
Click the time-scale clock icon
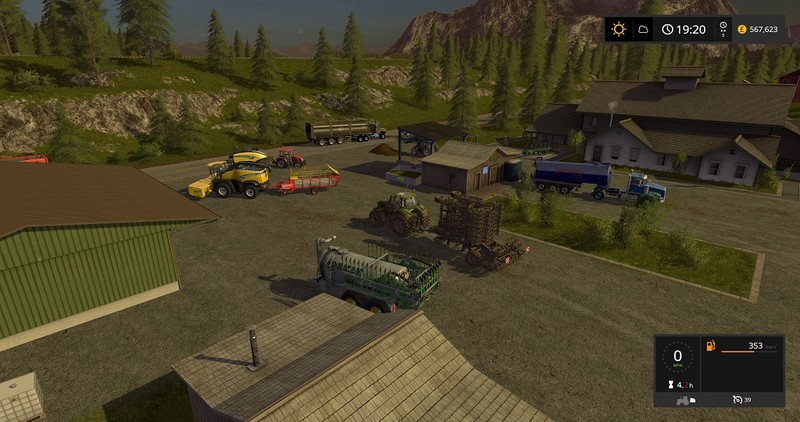point(667,29)
